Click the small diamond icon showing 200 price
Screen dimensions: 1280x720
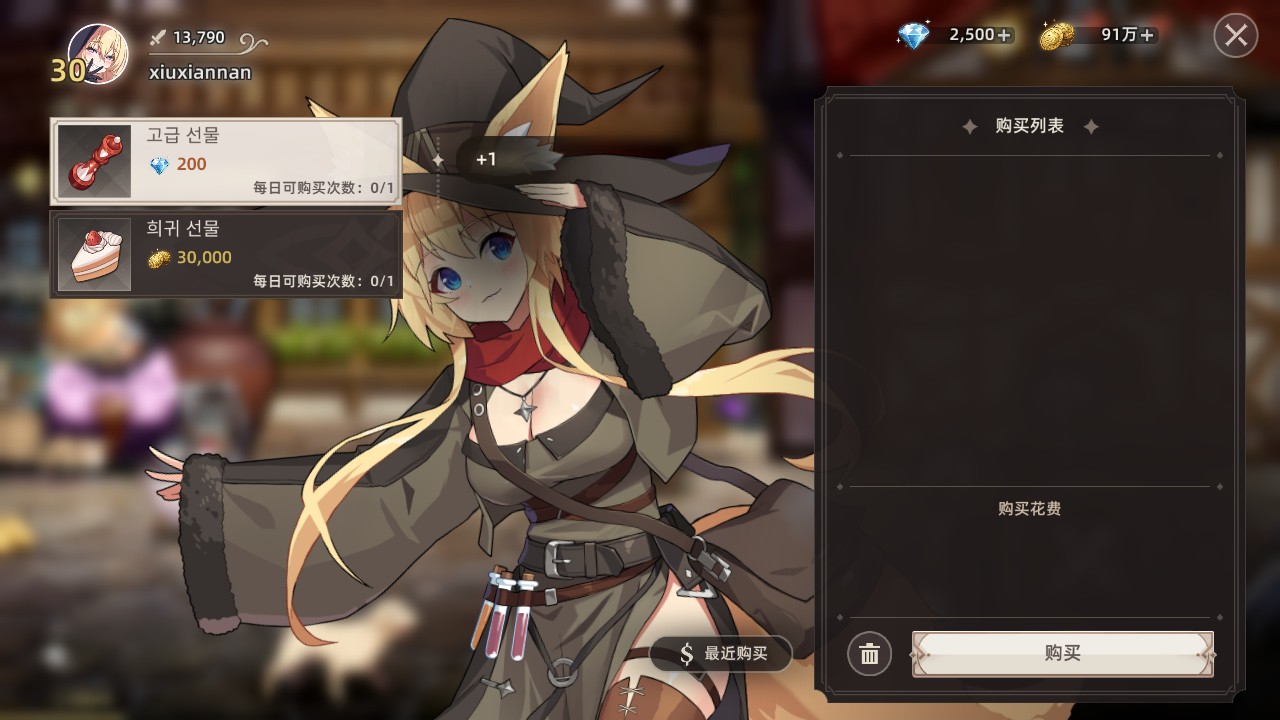(x=157, y=165)
